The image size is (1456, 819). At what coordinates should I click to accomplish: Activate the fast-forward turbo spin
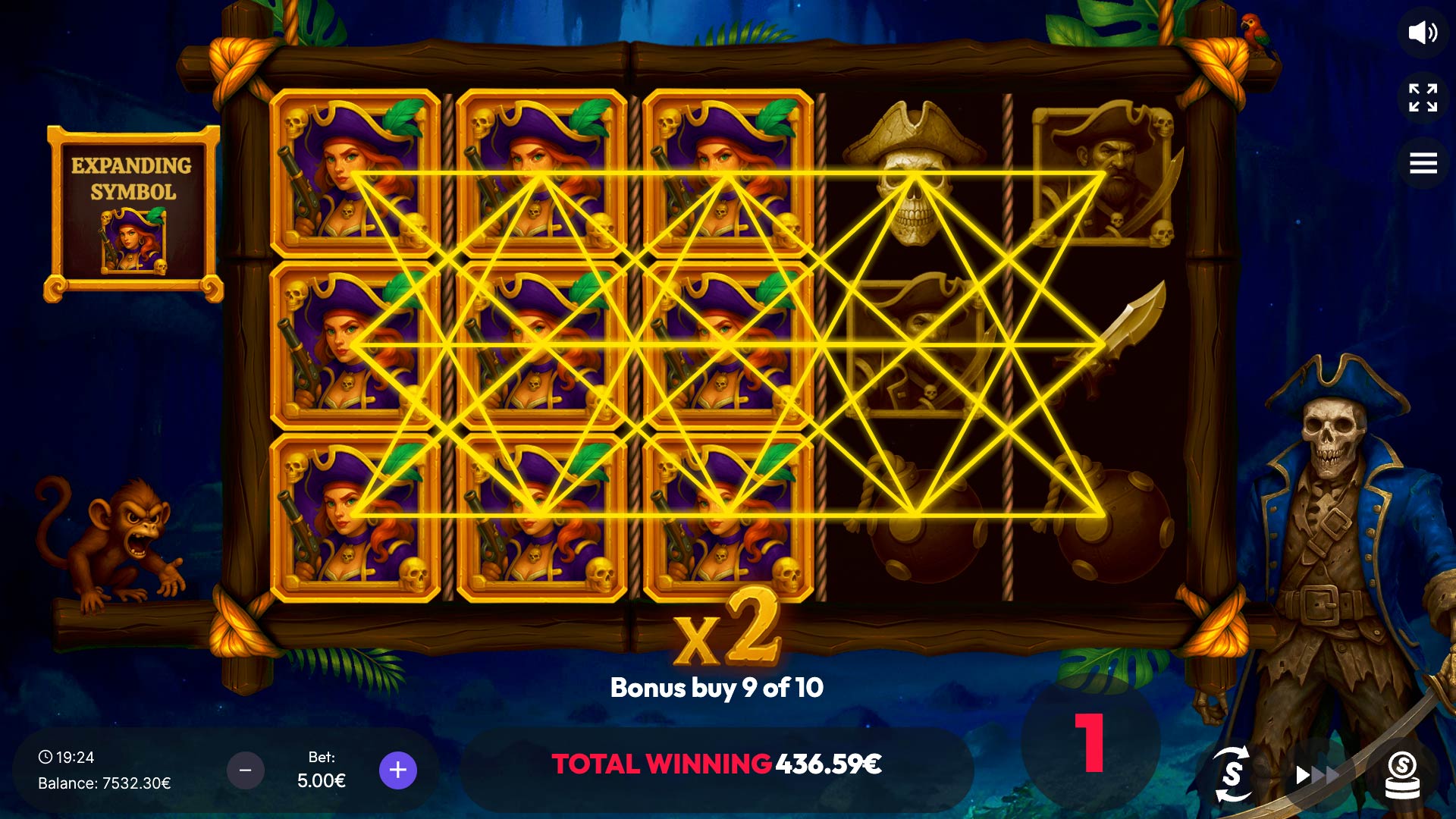coord(1317,774)
